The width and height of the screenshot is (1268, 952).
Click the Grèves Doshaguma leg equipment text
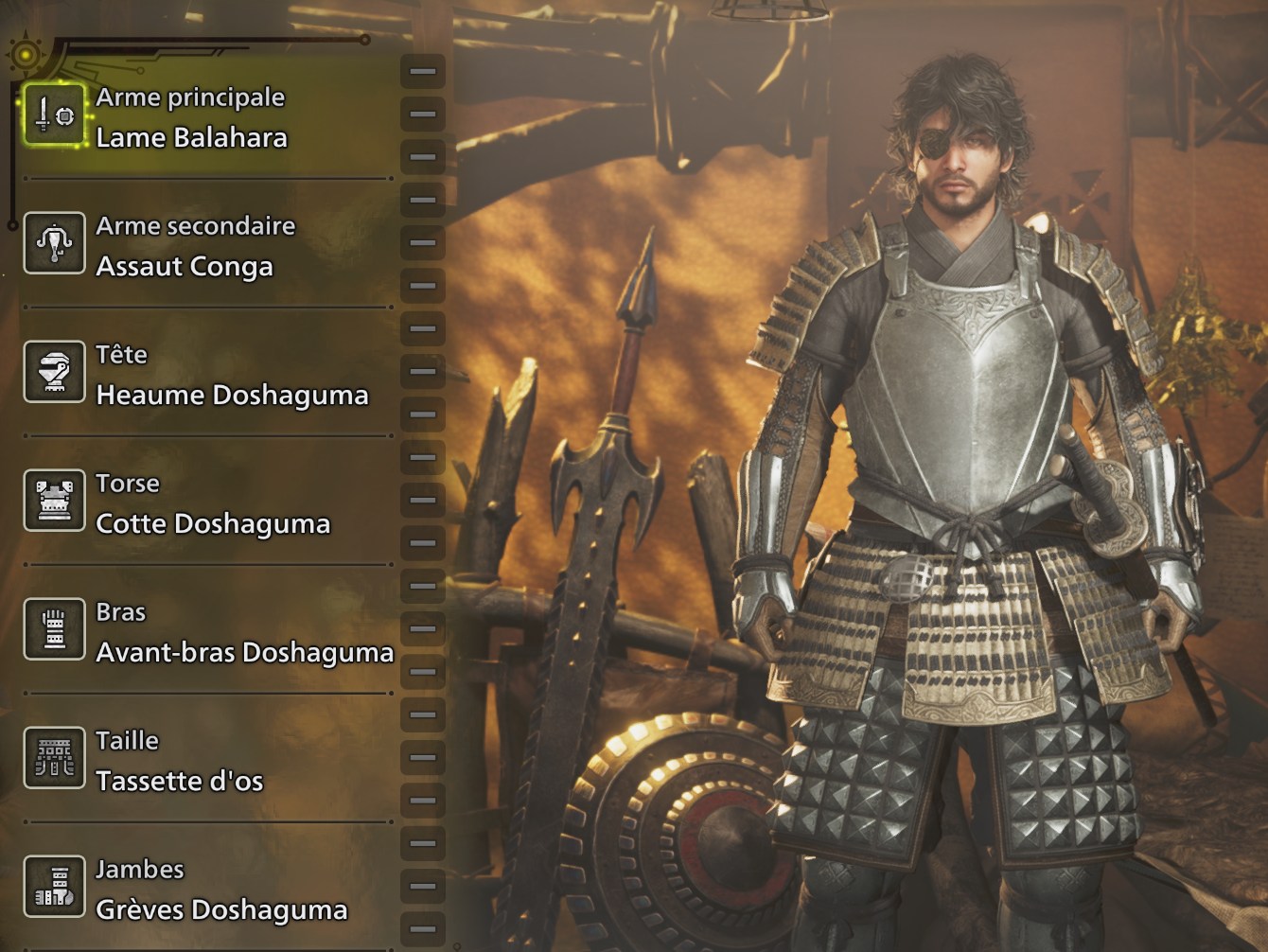point(221,909)
